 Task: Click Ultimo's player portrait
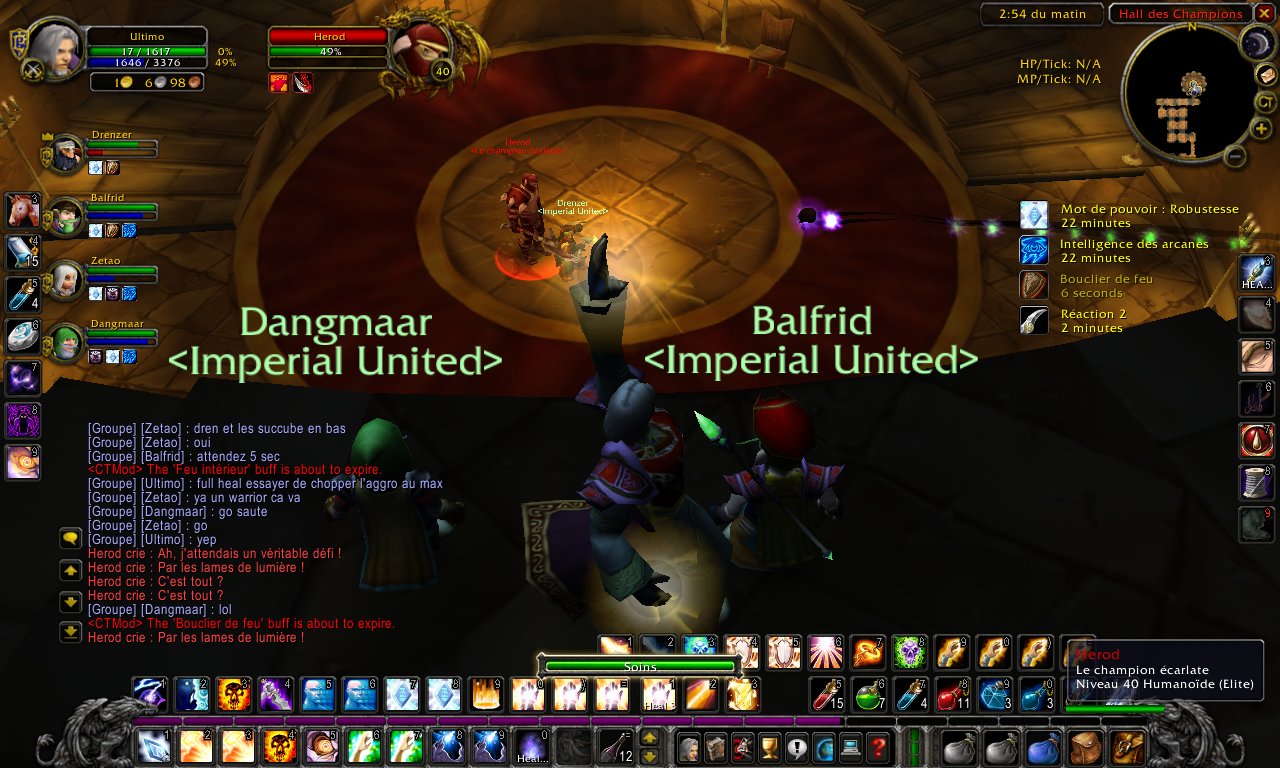tap(56, 48)
